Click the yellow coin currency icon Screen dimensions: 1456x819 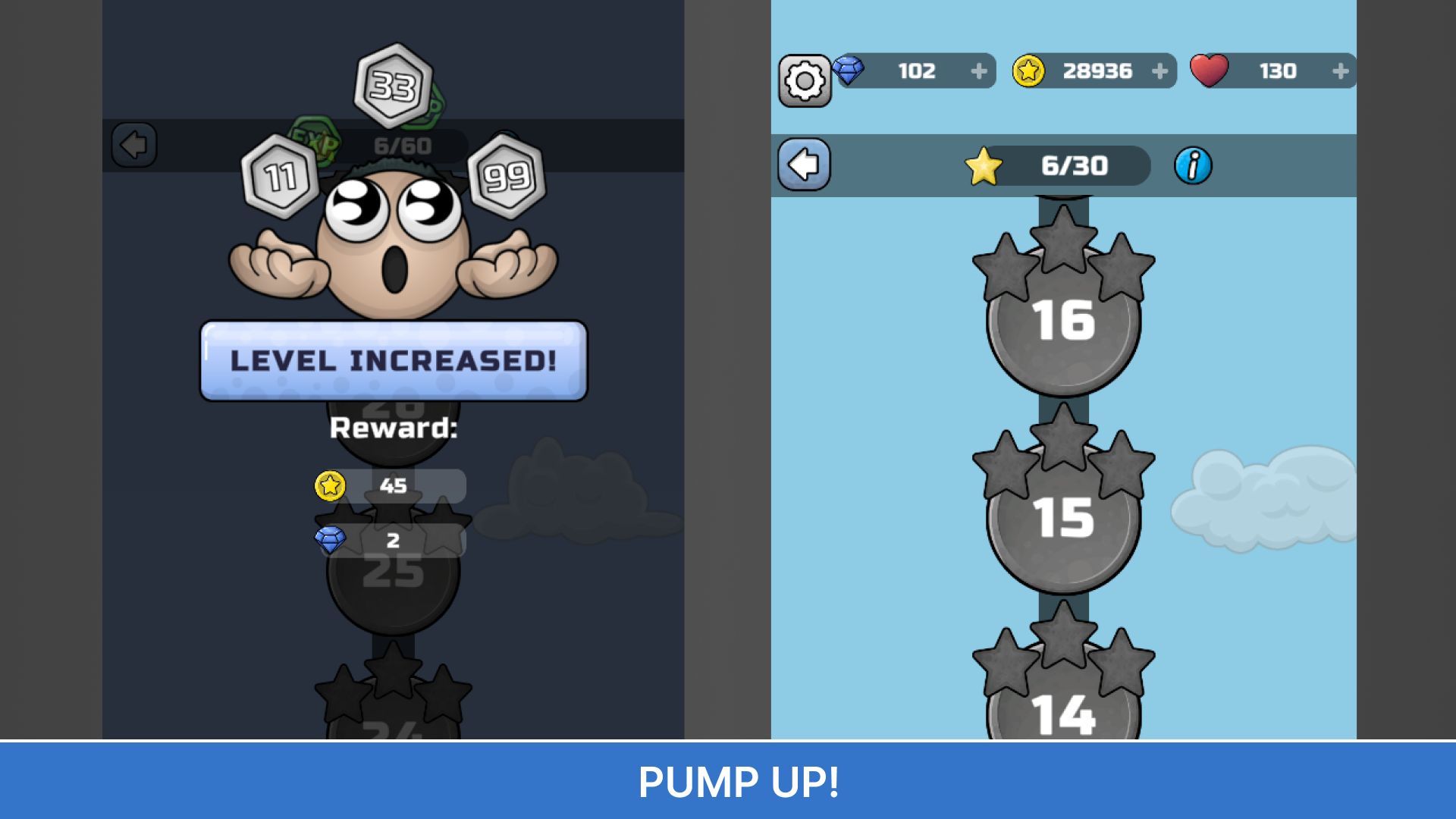(x=1028, y=71)
